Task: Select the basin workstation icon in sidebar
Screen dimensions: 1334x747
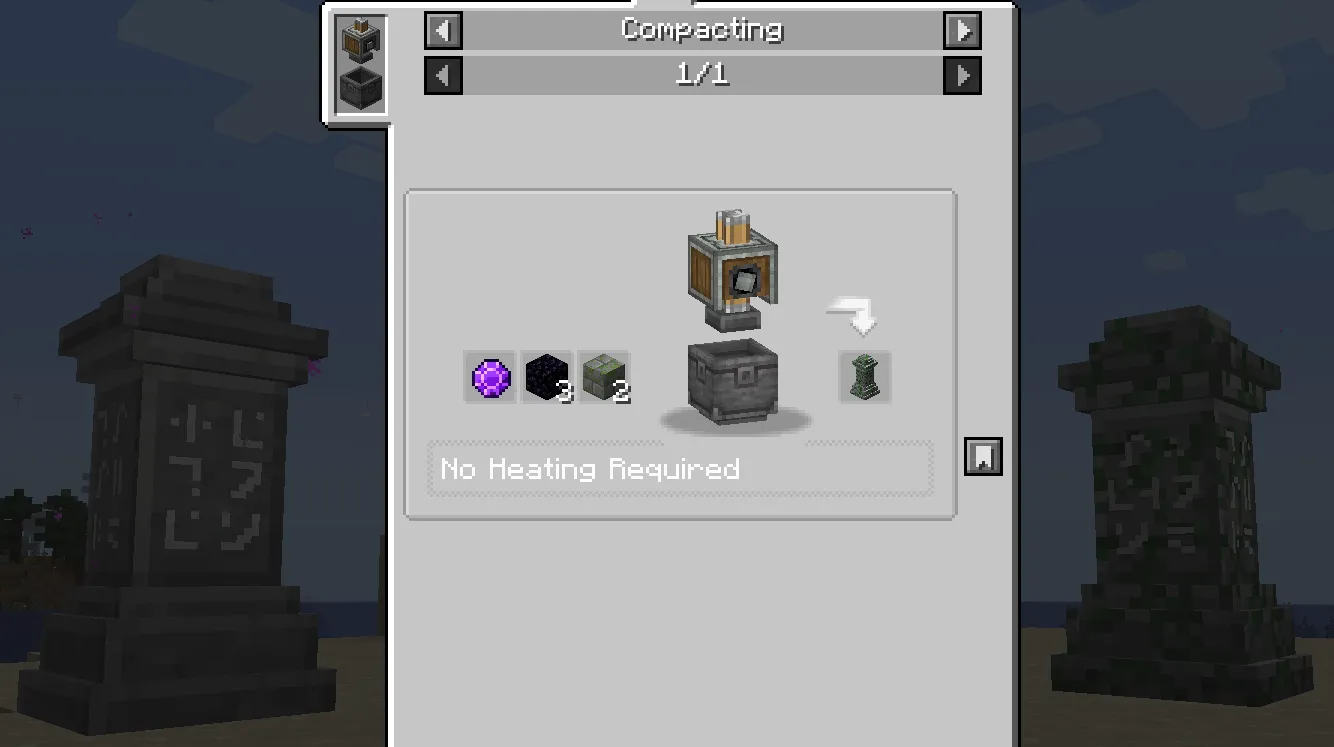Action: [x=360, y=88]
